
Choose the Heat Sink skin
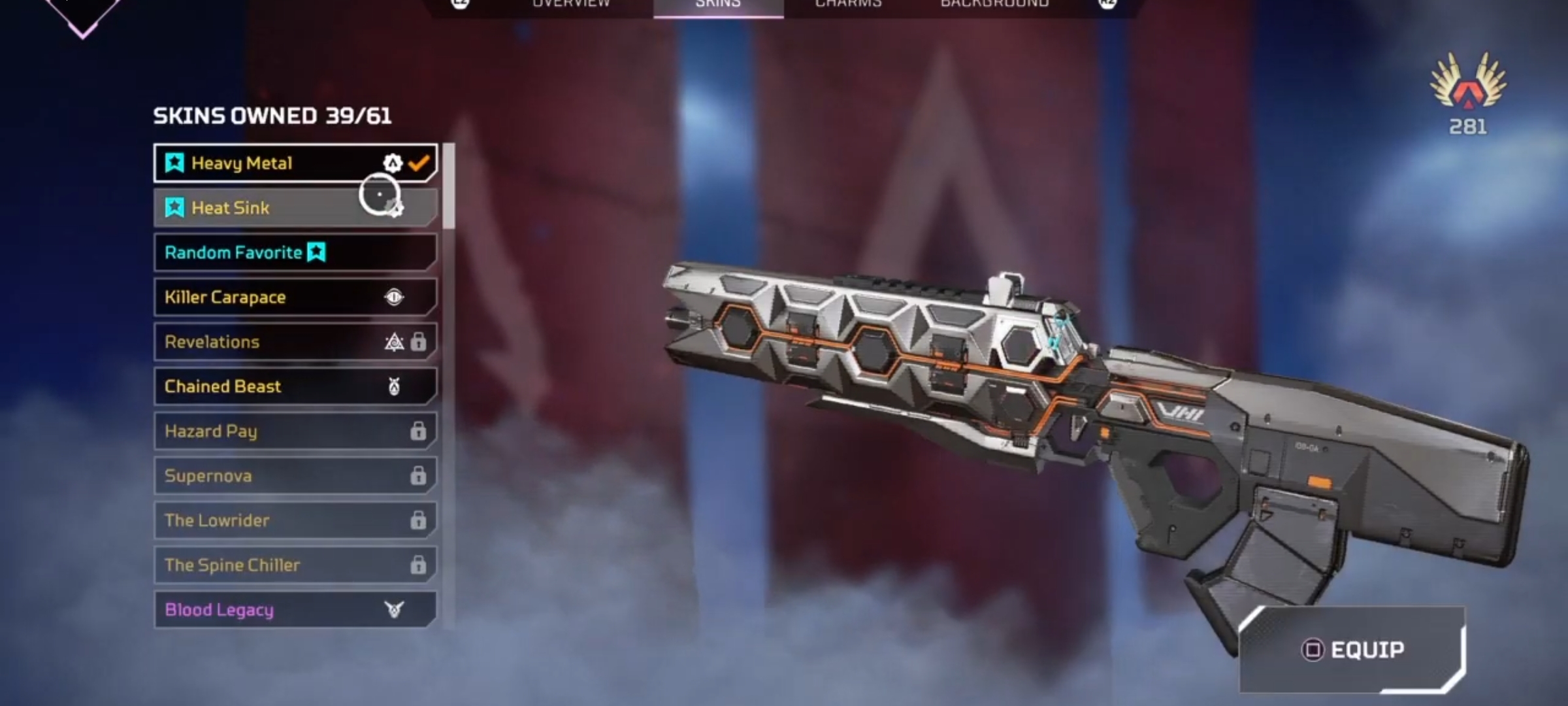[x=294, y=208]
